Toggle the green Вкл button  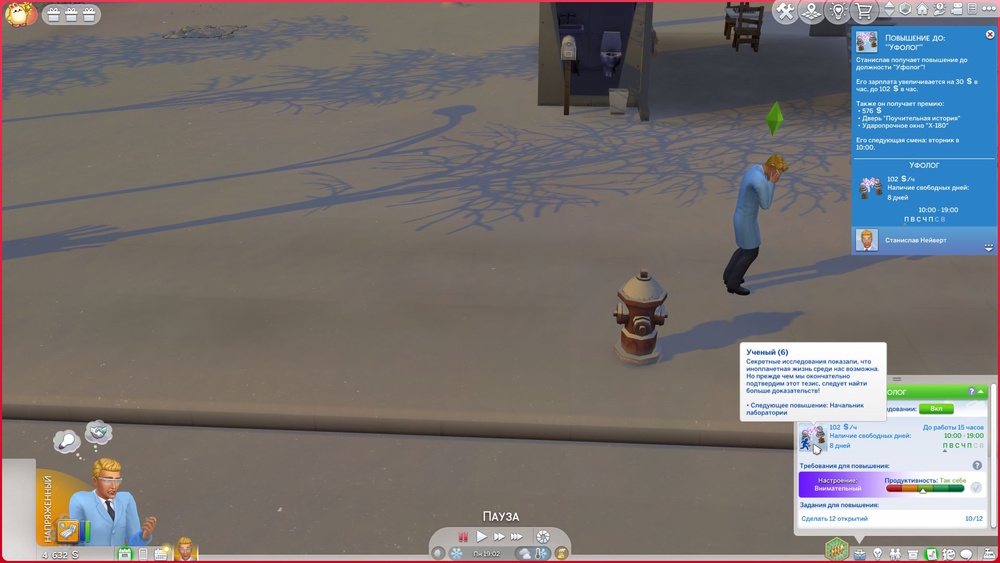(936, 408)
